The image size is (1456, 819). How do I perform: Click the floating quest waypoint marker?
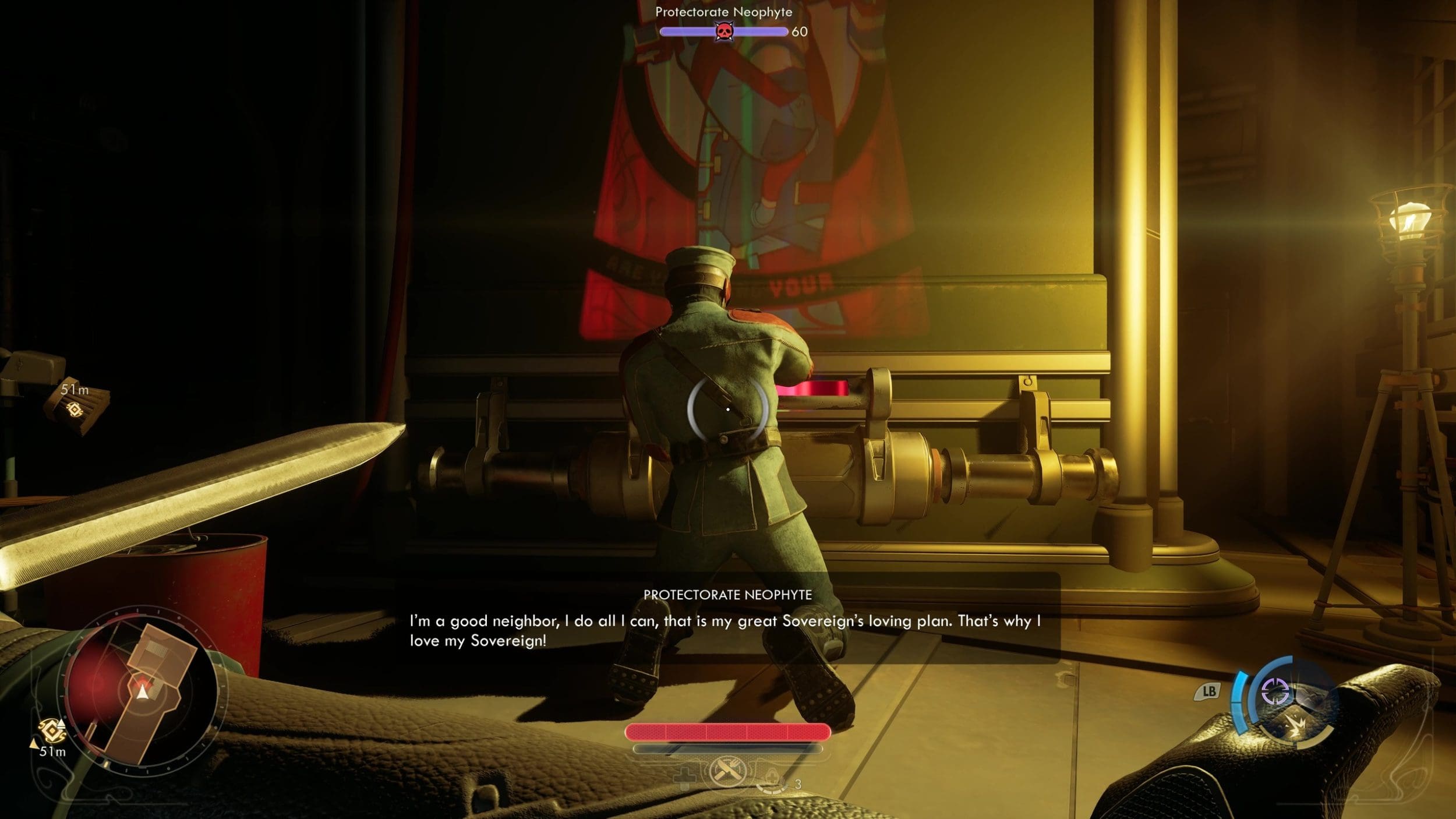(x=74, y=409)
